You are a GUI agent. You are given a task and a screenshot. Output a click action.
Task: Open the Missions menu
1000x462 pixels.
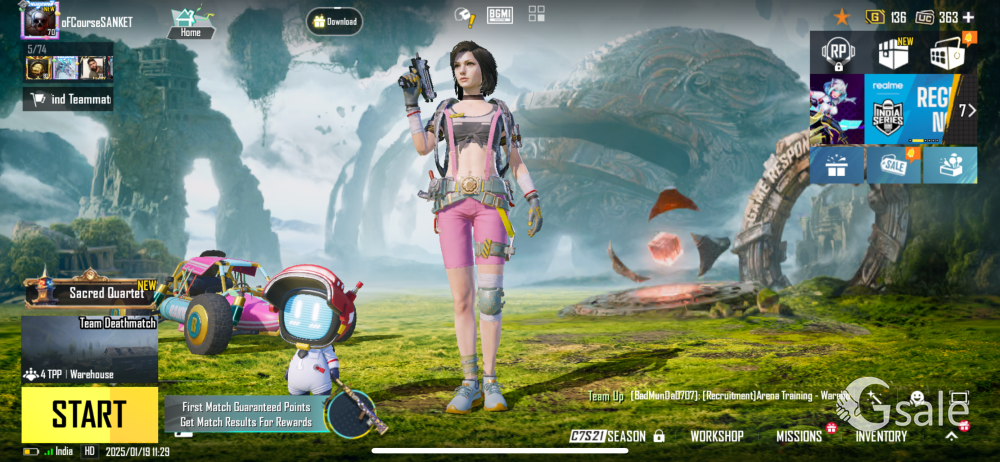tap(799, 436)
